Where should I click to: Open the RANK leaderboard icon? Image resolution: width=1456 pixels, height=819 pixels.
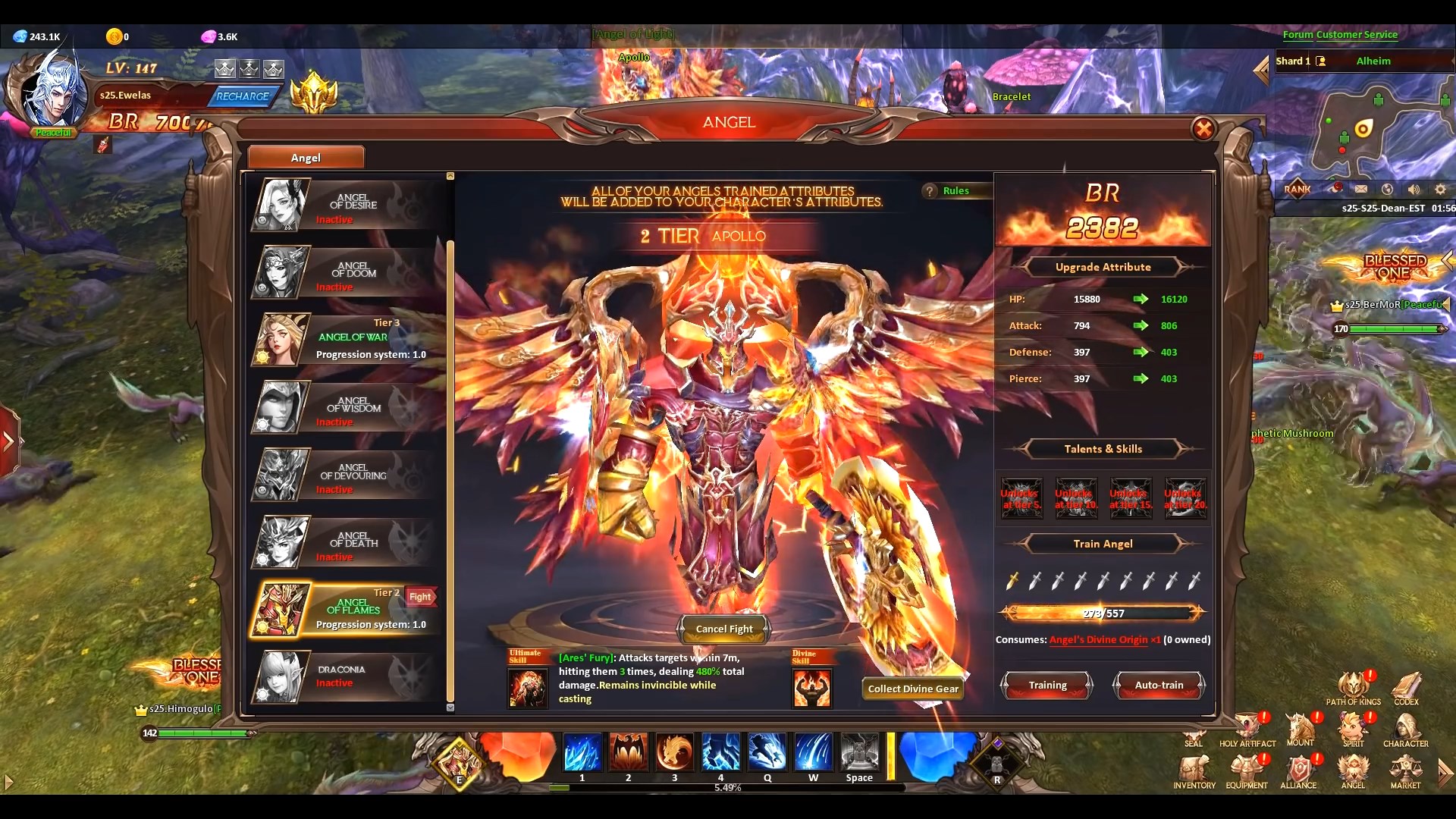point(1299,189)
